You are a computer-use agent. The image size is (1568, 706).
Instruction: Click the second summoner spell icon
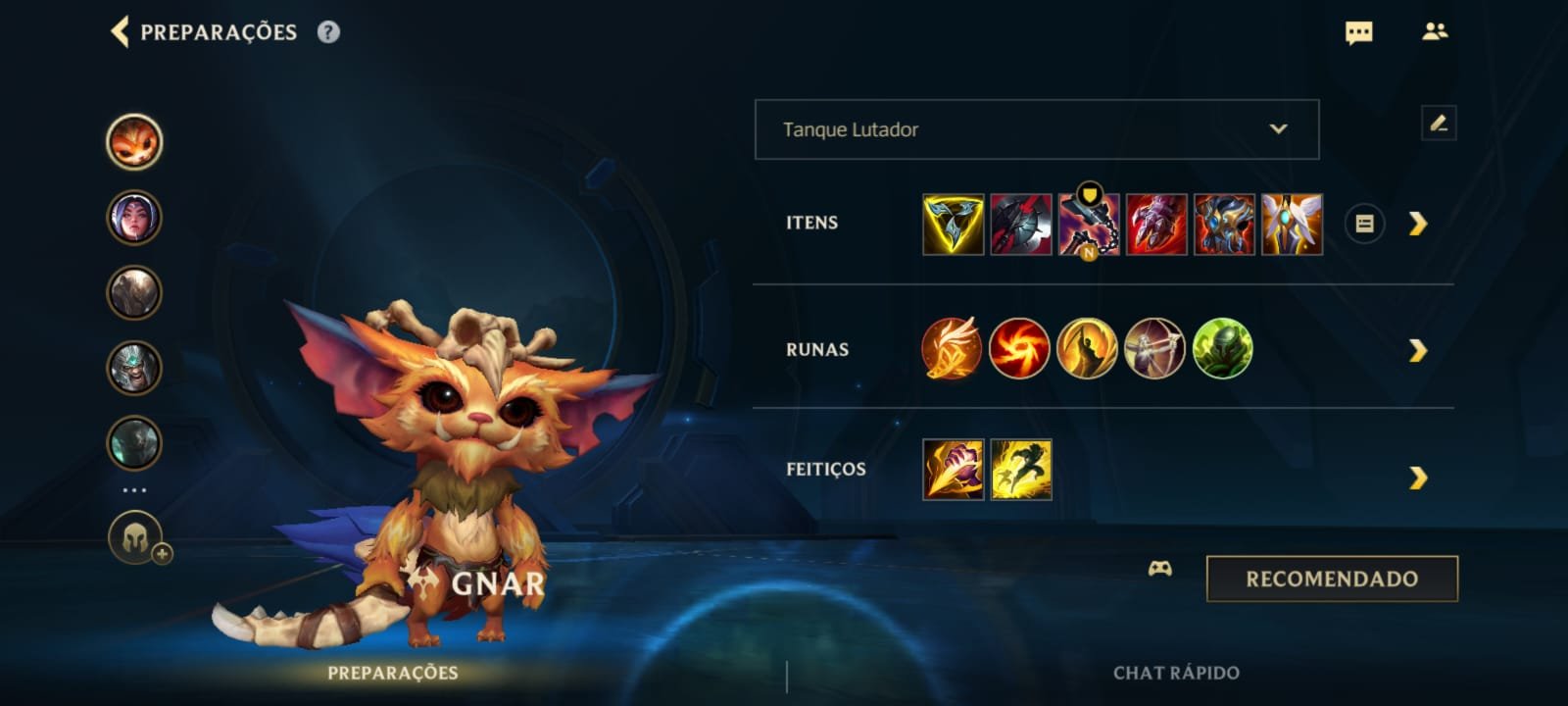[1019, 469]
